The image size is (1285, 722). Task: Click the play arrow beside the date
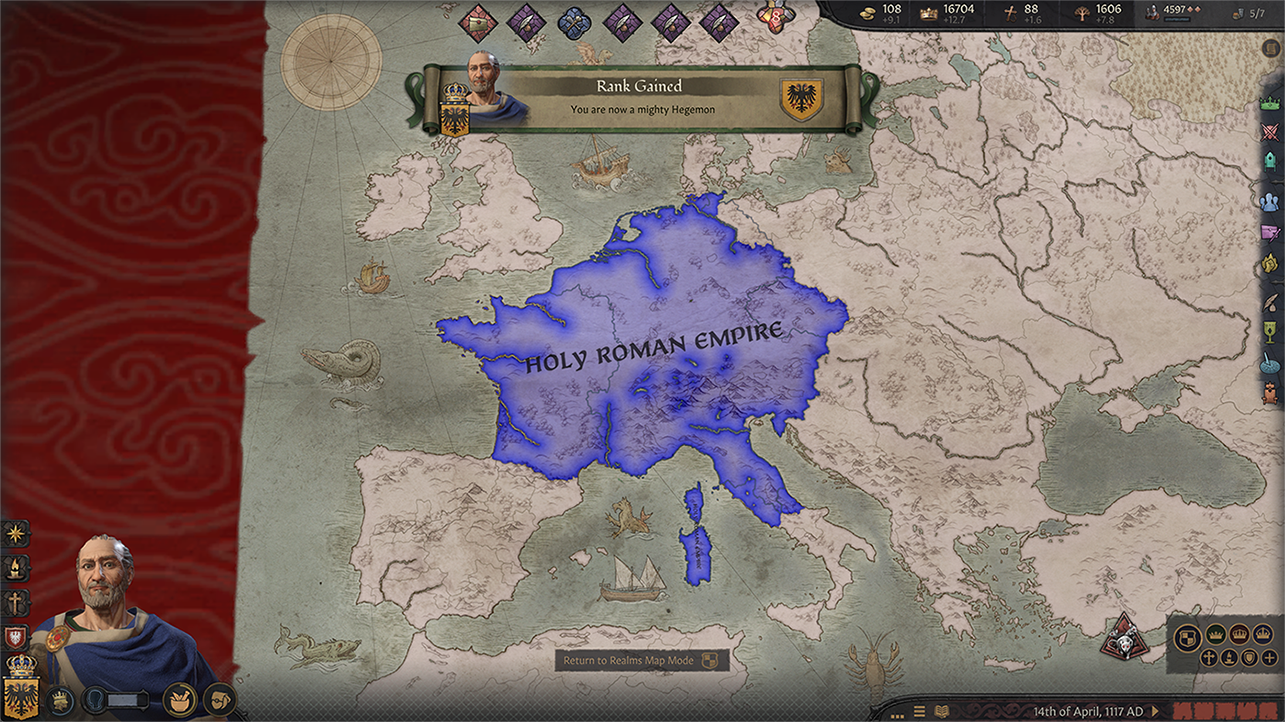coord(1156,711)
